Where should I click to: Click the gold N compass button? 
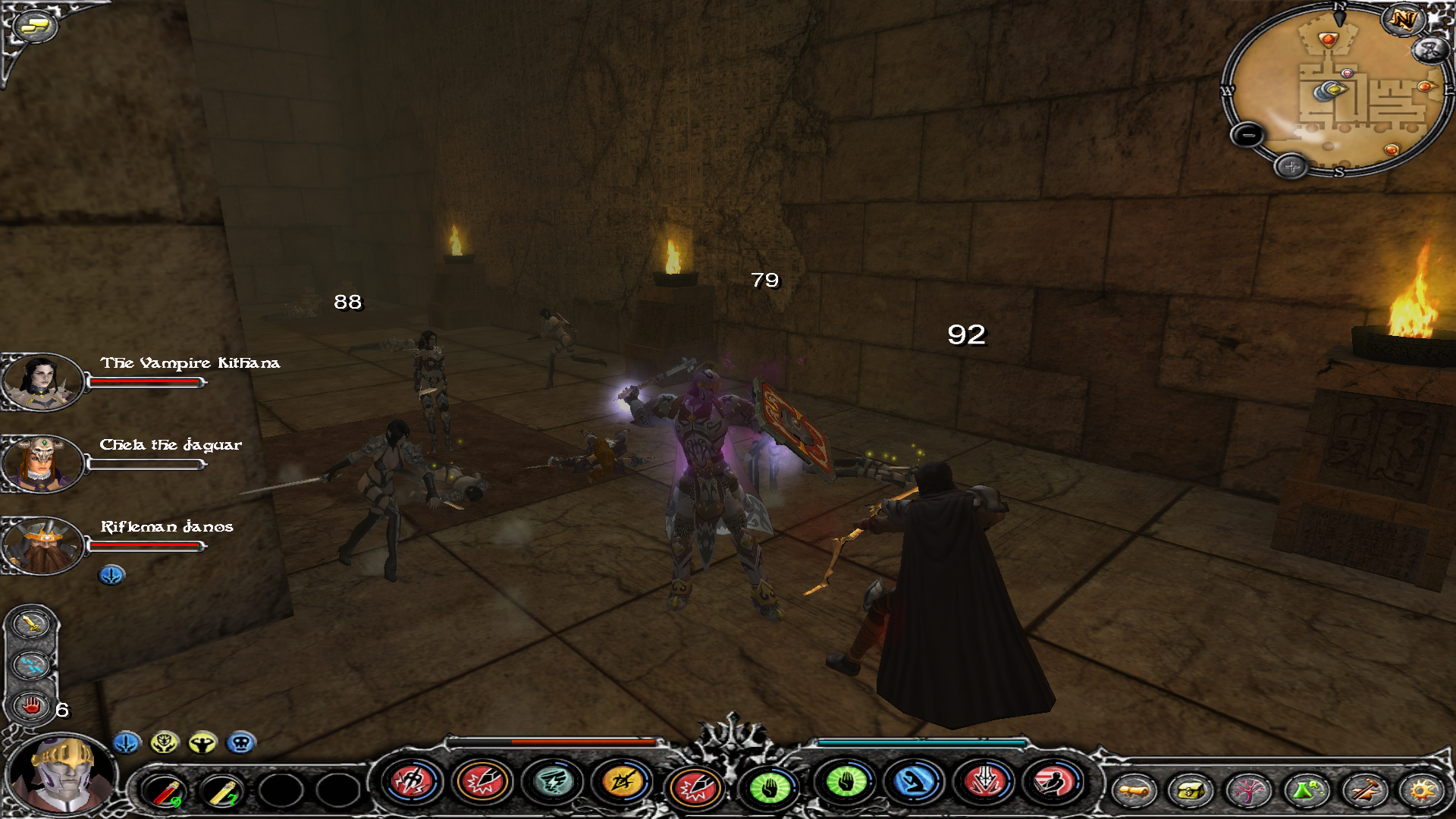point(1403,20)
